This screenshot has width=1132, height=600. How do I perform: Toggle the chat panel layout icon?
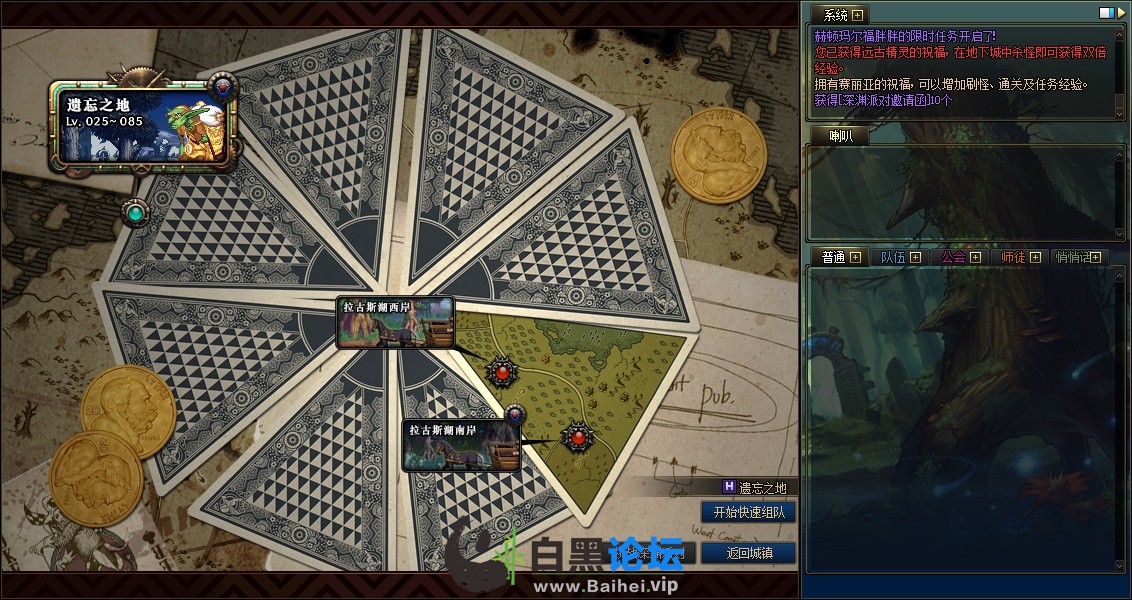(1106, 13)
